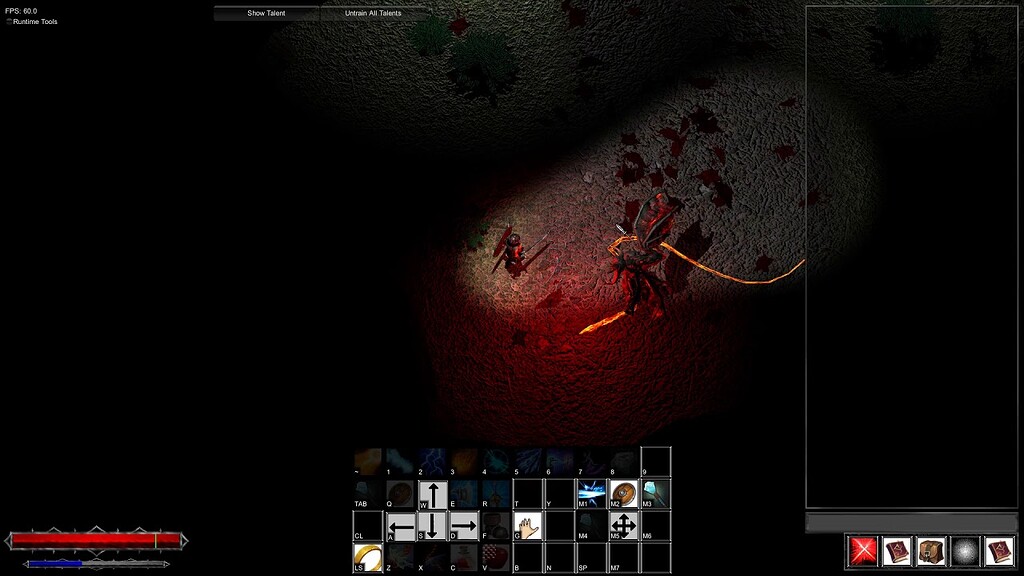
Task: Select the ice crystal staff slot
Action: tap(656, 494)
